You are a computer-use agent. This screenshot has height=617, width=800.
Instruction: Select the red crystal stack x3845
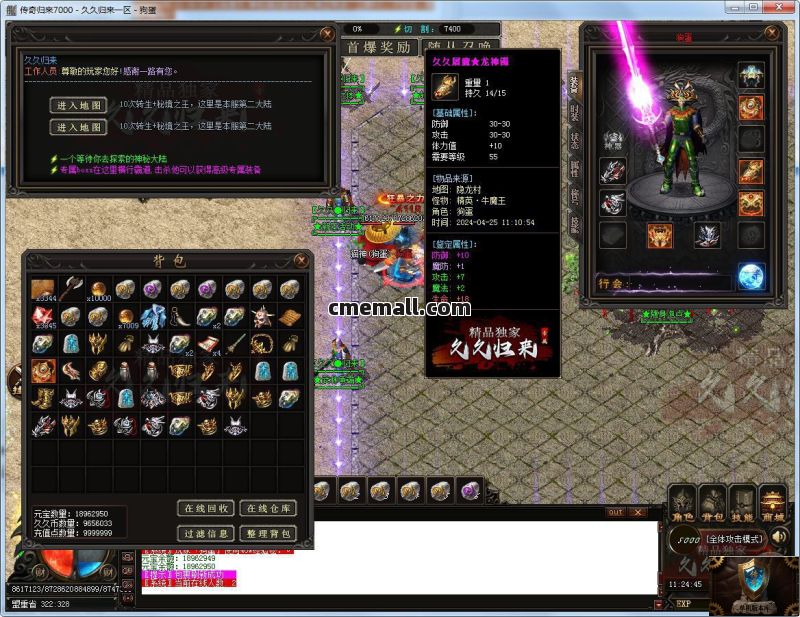[x=43, y=317]
